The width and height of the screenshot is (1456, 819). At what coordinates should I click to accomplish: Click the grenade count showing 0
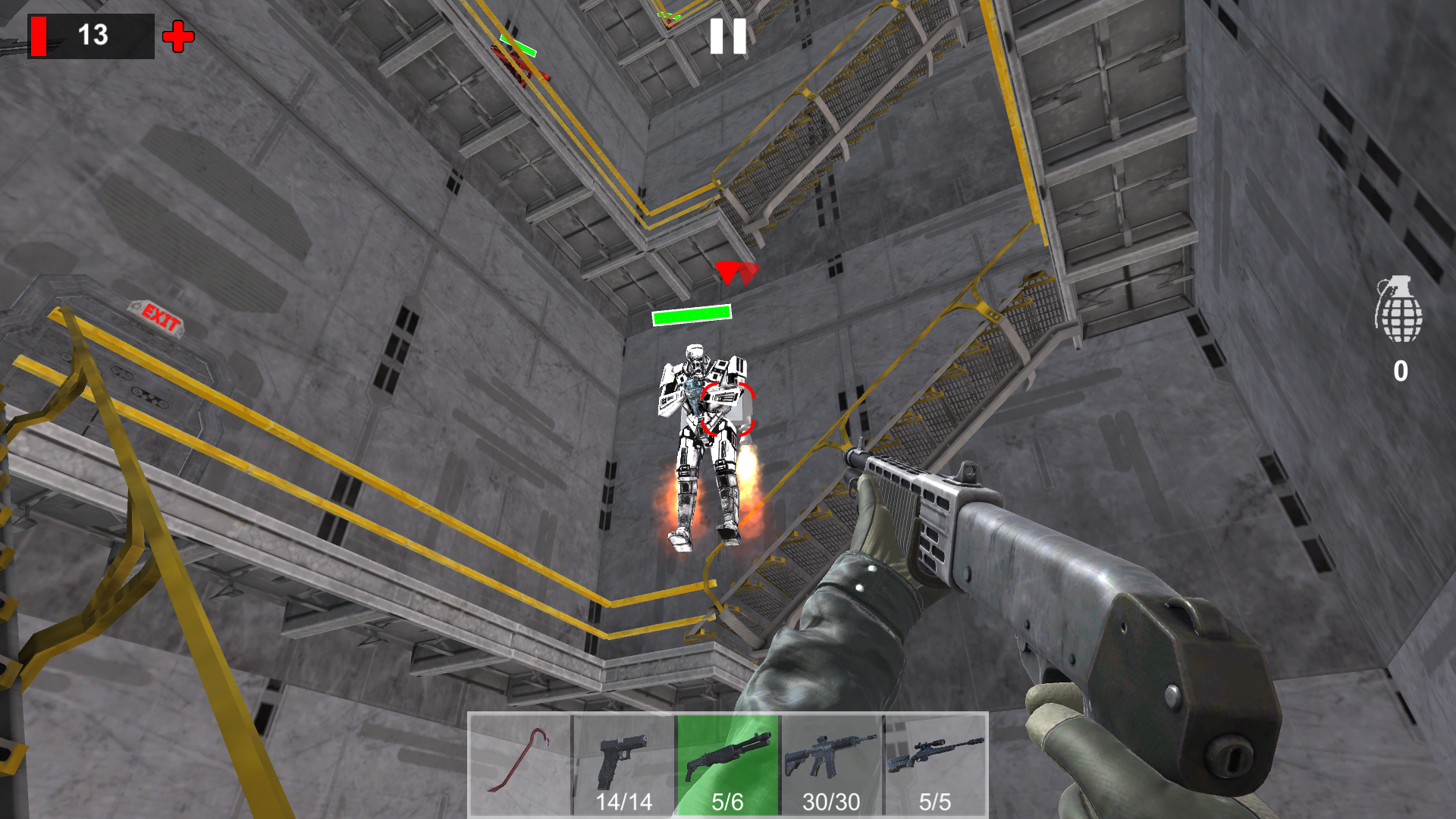click(x=1400, y=369)
